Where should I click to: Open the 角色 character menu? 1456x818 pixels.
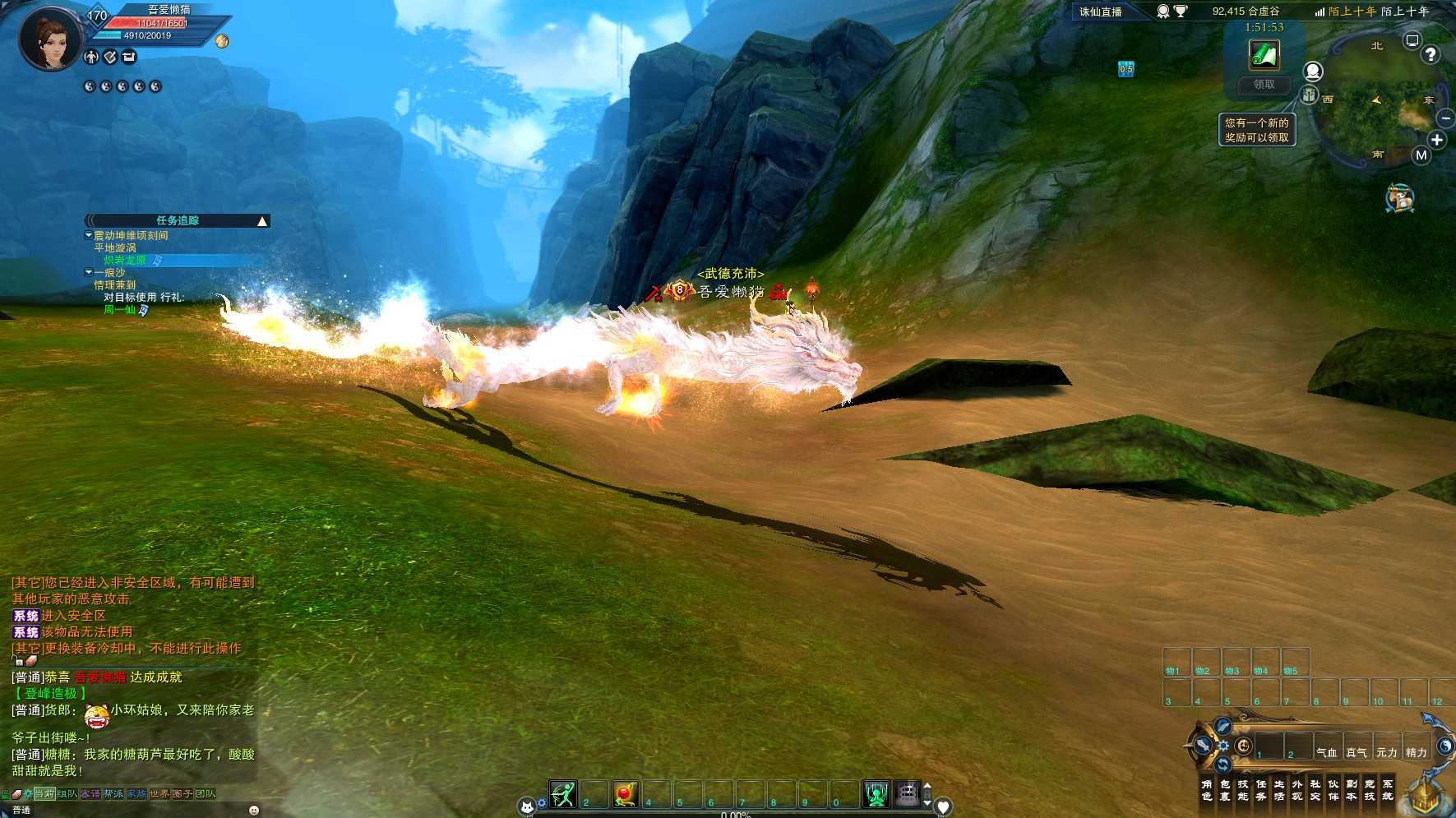click(x=1206, y=790)
